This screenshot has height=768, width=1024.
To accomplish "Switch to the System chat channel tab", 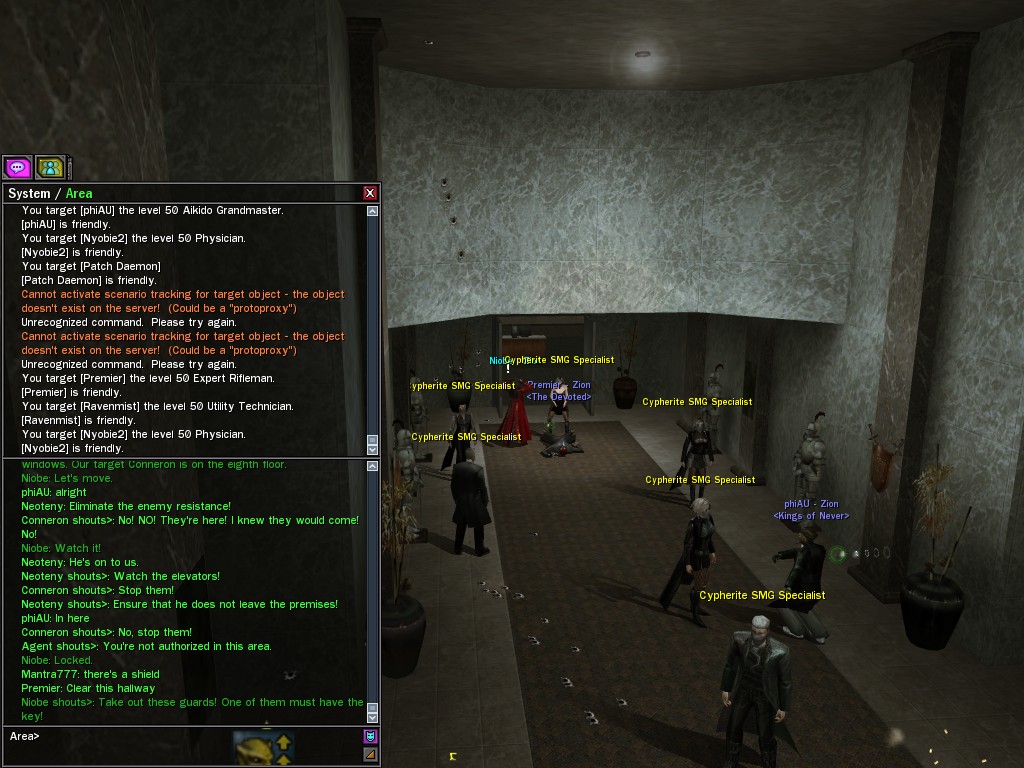I will [28, 193].
